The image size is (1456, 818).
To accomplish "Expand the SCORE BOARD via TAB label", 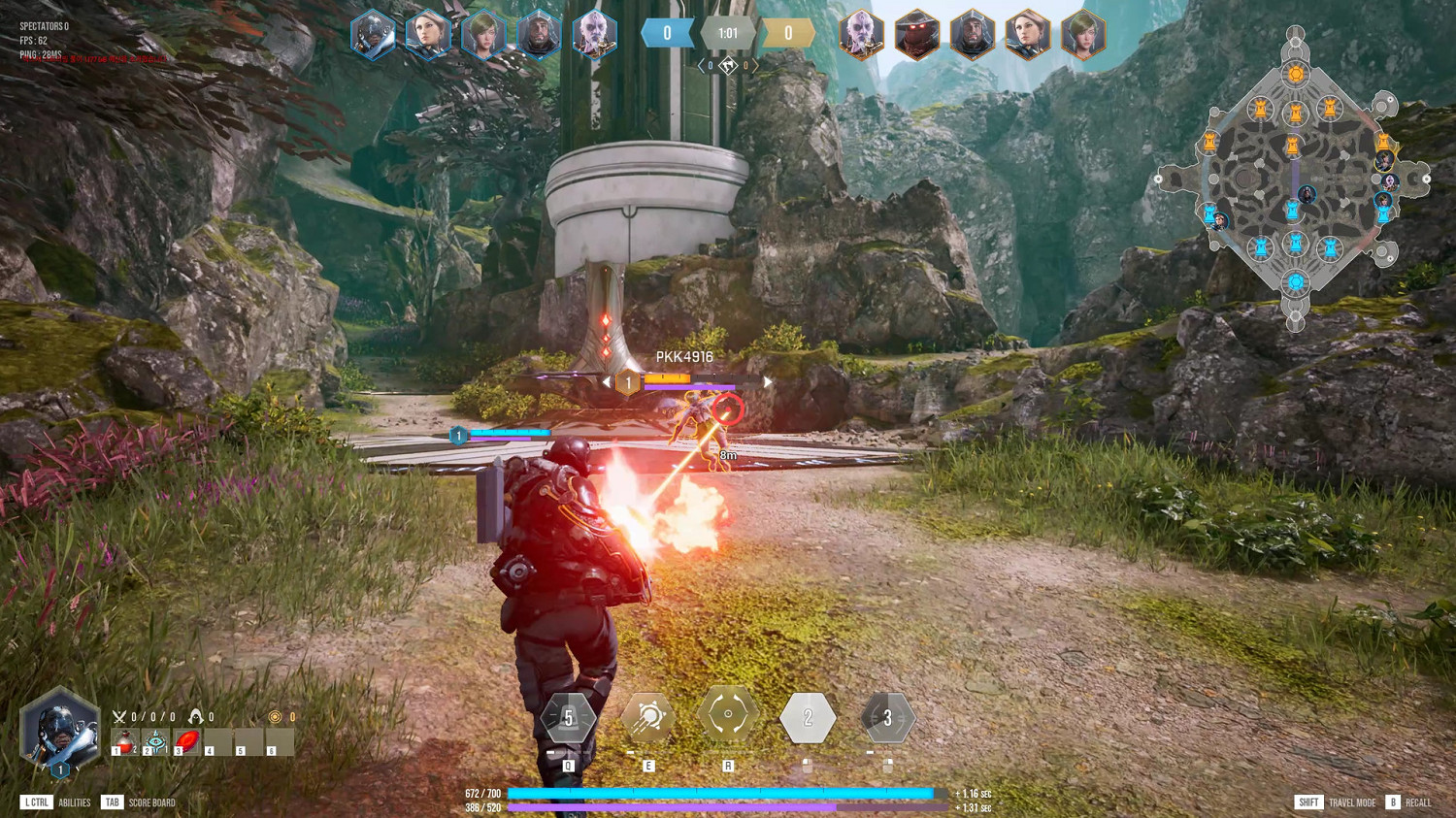I will pyautogui.click(x=112, y=802).
